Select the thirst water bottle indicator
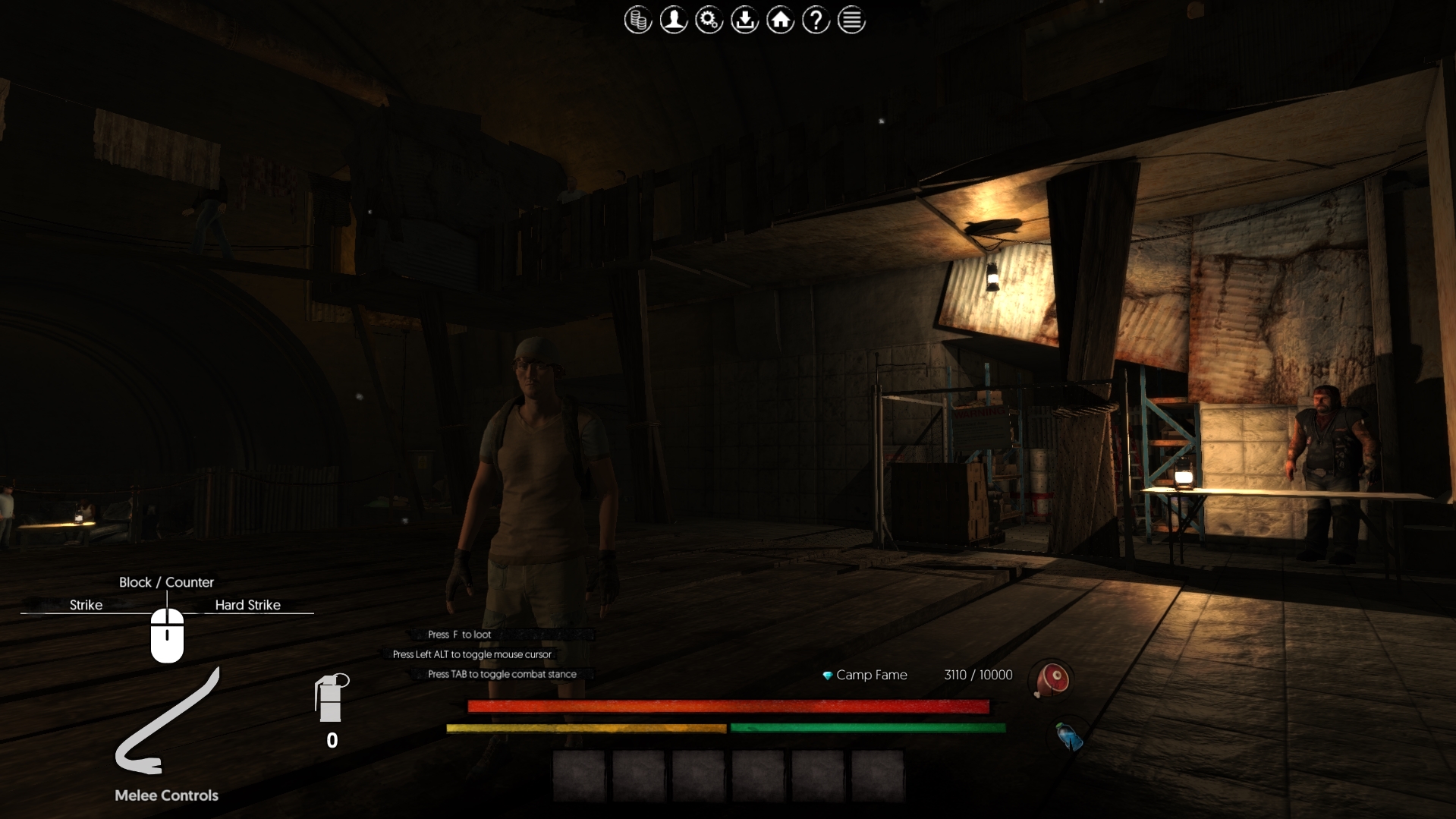The image size is (1456, 819). pos(1067,735)
